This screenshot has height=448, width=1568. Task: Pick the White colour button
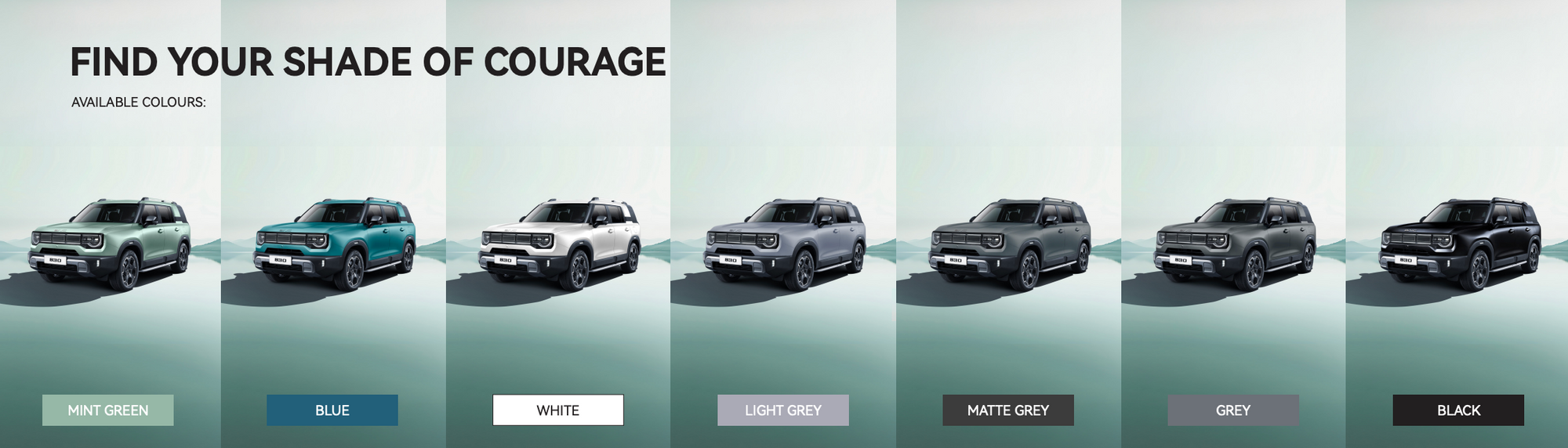tap(558, 410)
